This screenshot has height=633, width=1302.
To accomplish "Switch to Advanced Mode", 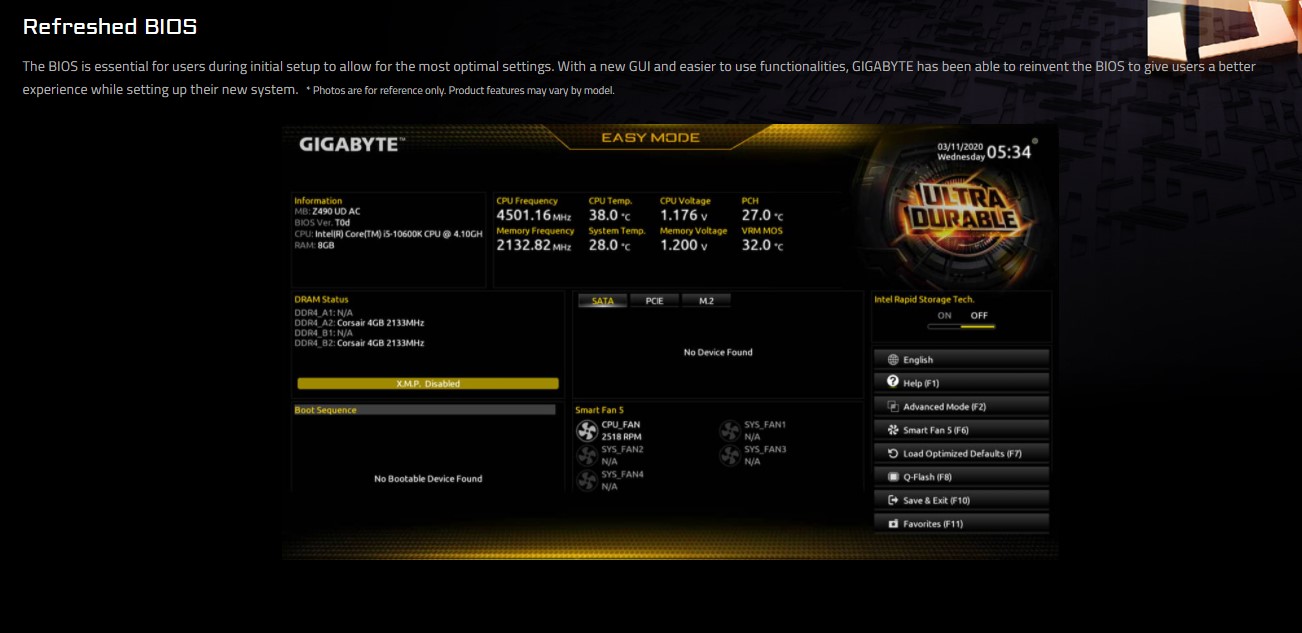I will [x=961, y=407].
